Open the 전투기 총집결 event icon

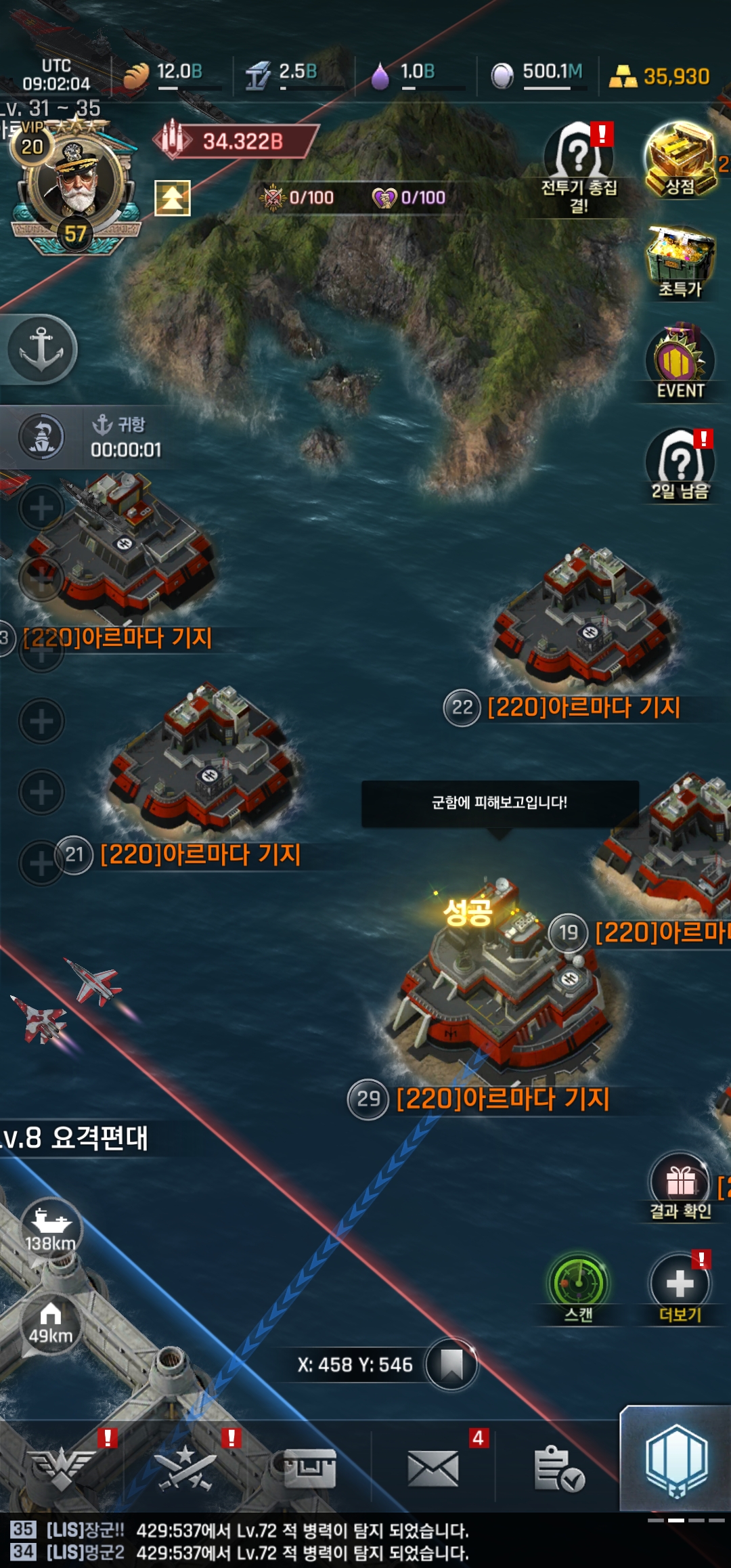[x=579, y=161]
